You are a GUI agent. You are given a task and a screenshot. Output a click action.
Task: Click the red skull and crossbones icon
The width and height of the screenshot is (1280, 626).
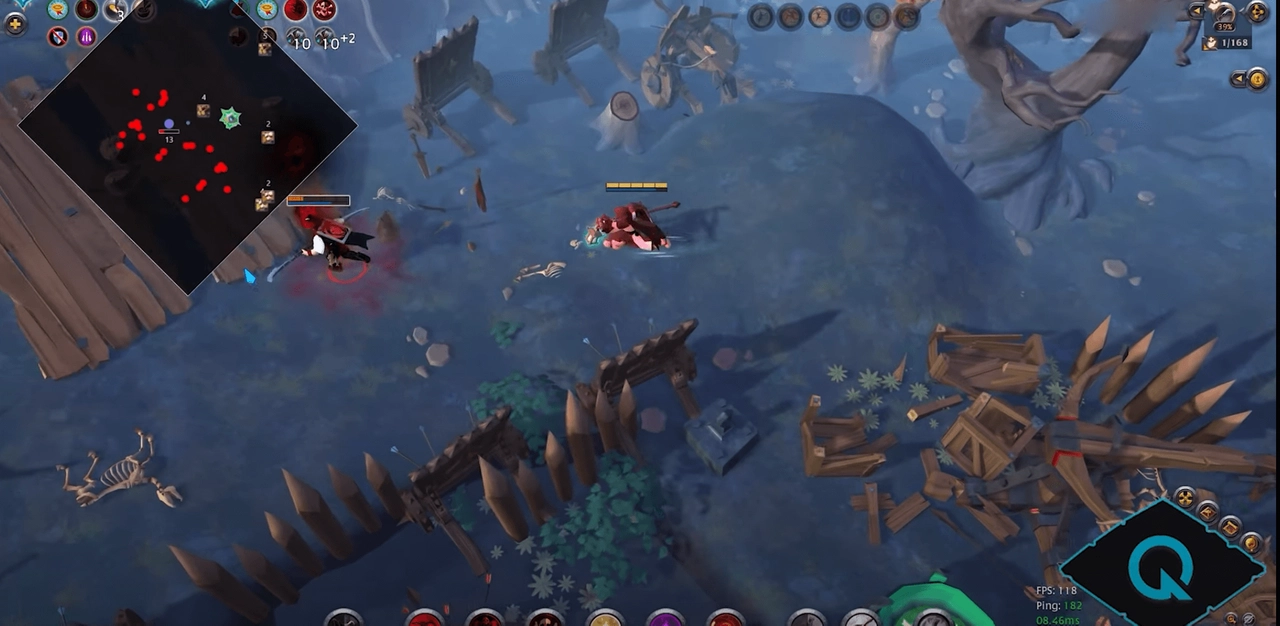point(324,10)
